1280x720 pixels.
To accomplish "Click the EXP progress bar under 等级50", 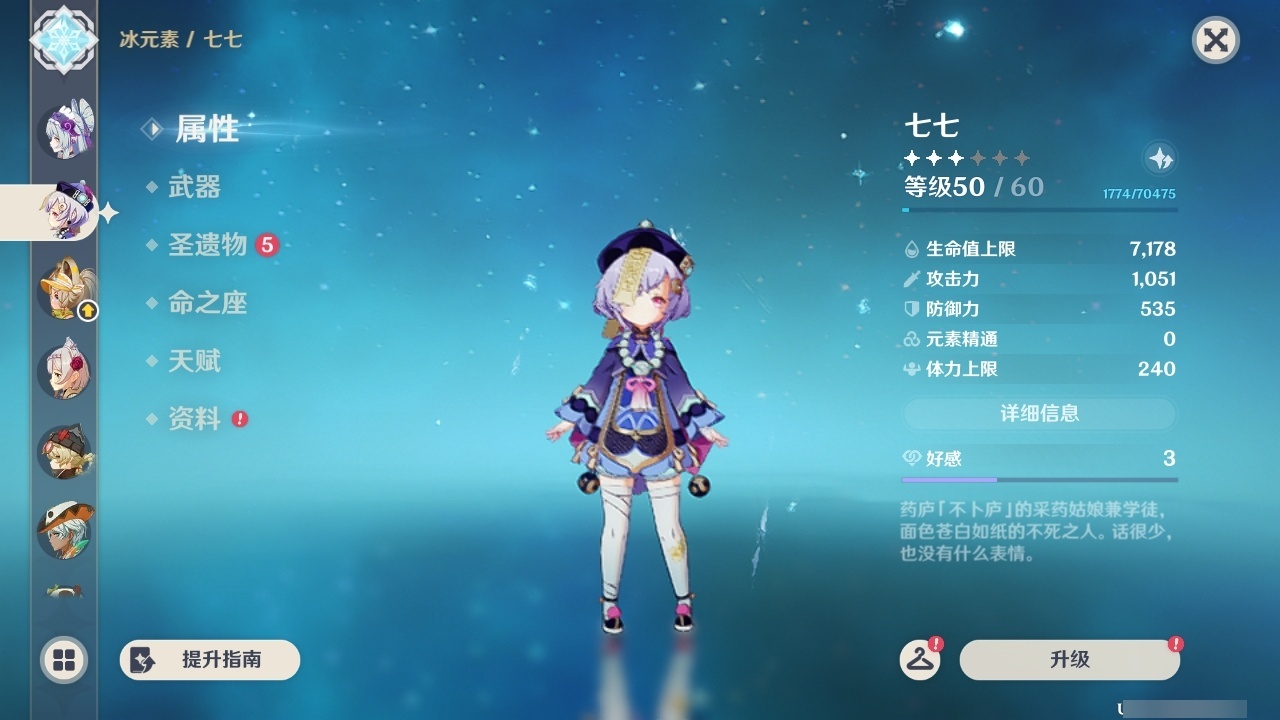I will [1038, 212].
